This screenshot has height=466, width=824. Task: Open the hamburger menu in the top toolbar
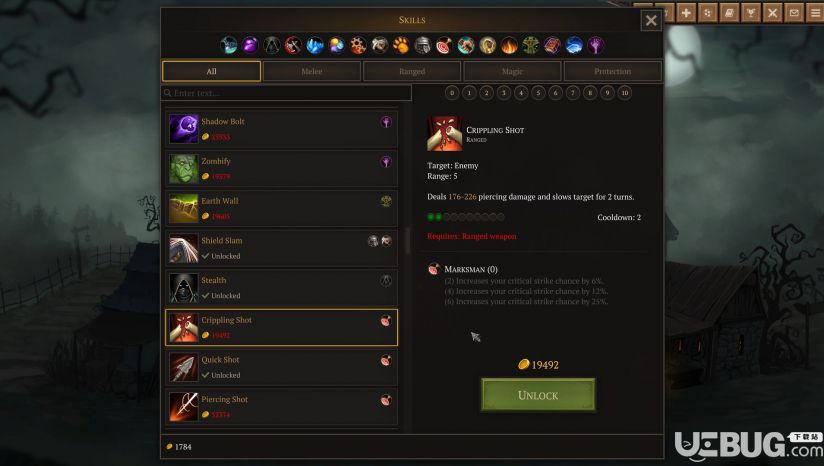[815, 13]
